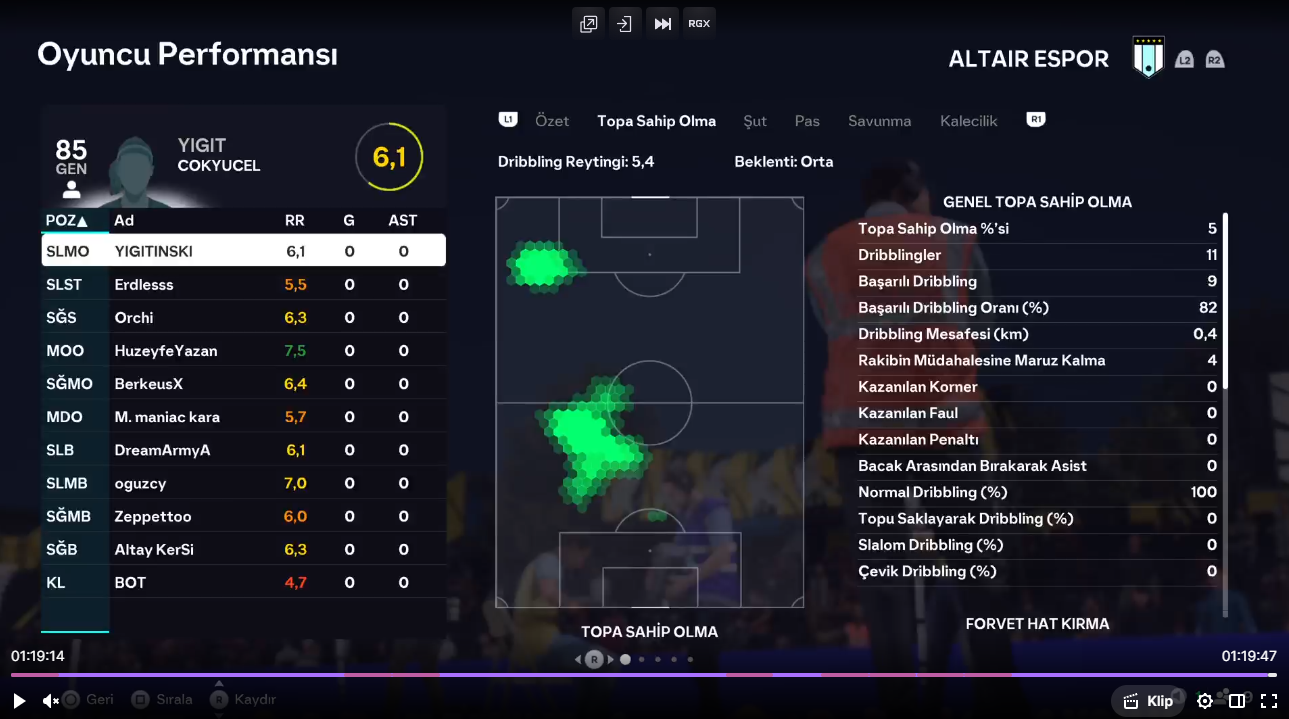Skip to next with the forward icon
Viewport: 1289px width, 719px height.
(662, 23)
